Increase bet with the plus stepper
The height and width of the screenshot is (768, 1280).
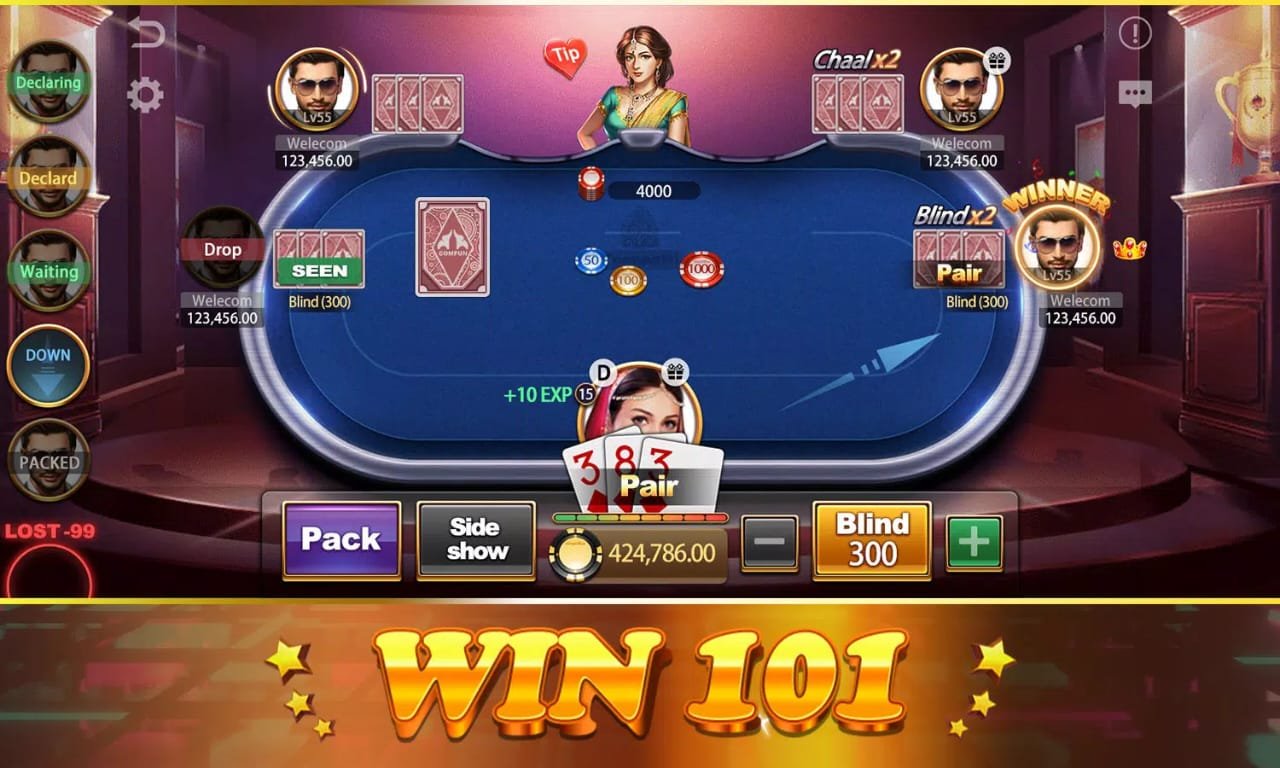coord(974,541)
